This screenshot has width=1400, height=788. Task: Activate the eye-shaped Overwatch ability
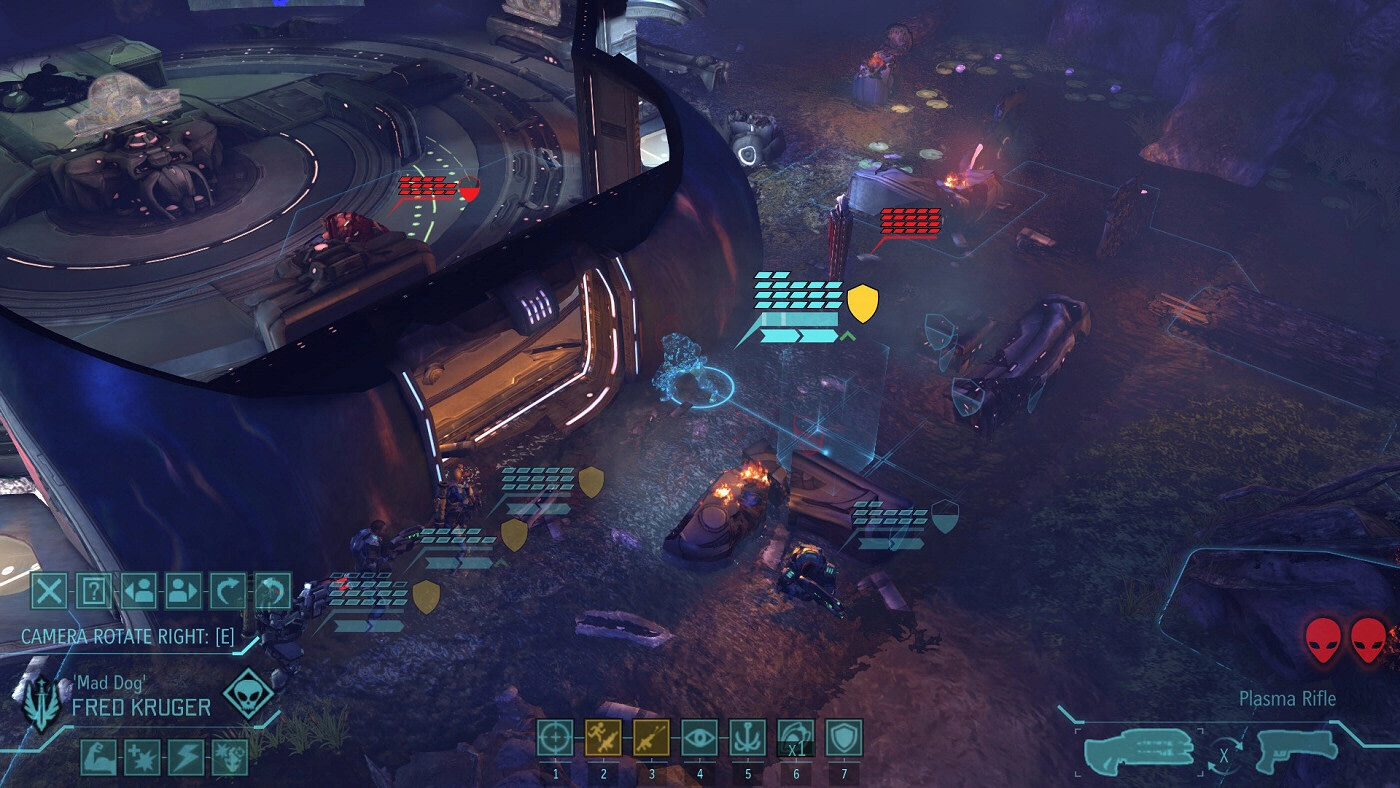[x=699, y=738]
